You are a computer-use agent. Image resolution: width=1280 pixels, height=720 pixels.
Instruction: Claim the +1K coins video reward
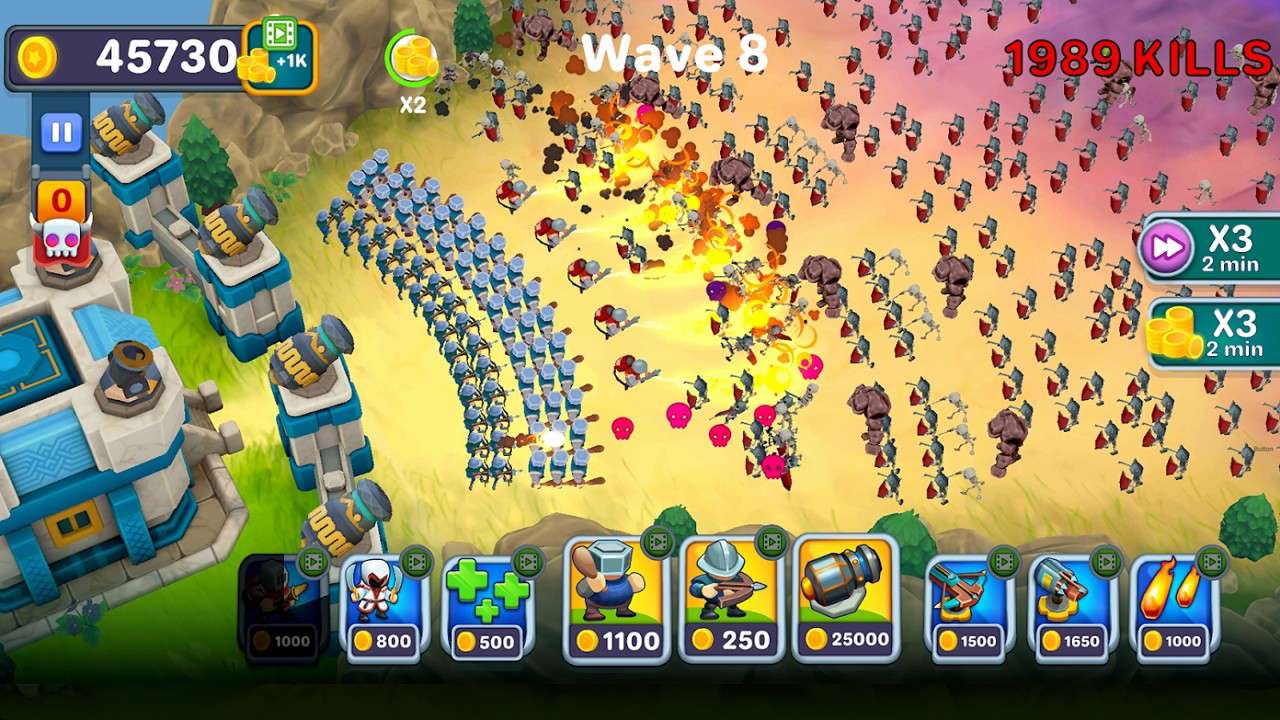point(279,56)
